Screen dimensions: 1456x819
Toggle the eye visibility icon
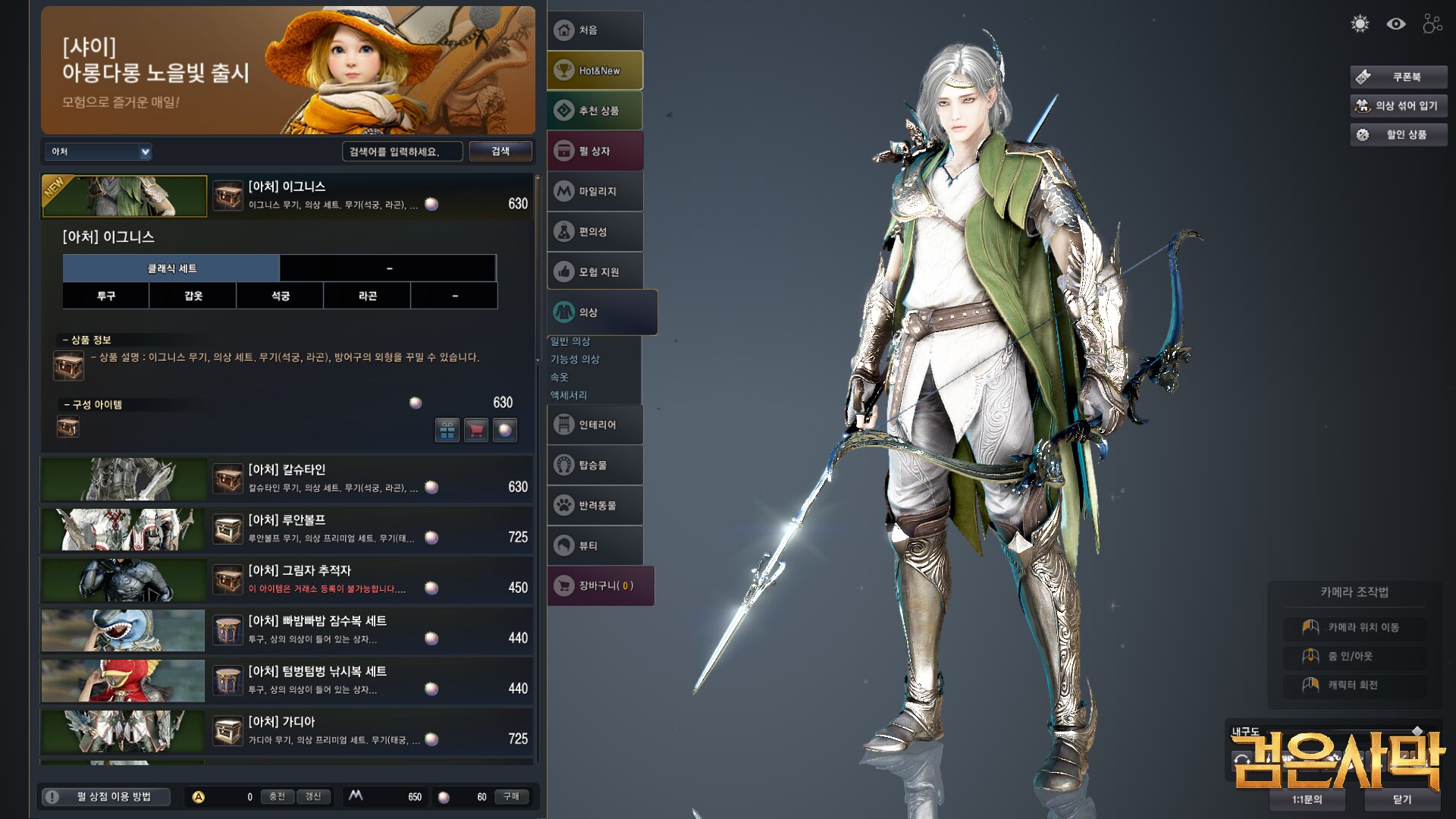pyautogui.click(x=1396, y=24)
